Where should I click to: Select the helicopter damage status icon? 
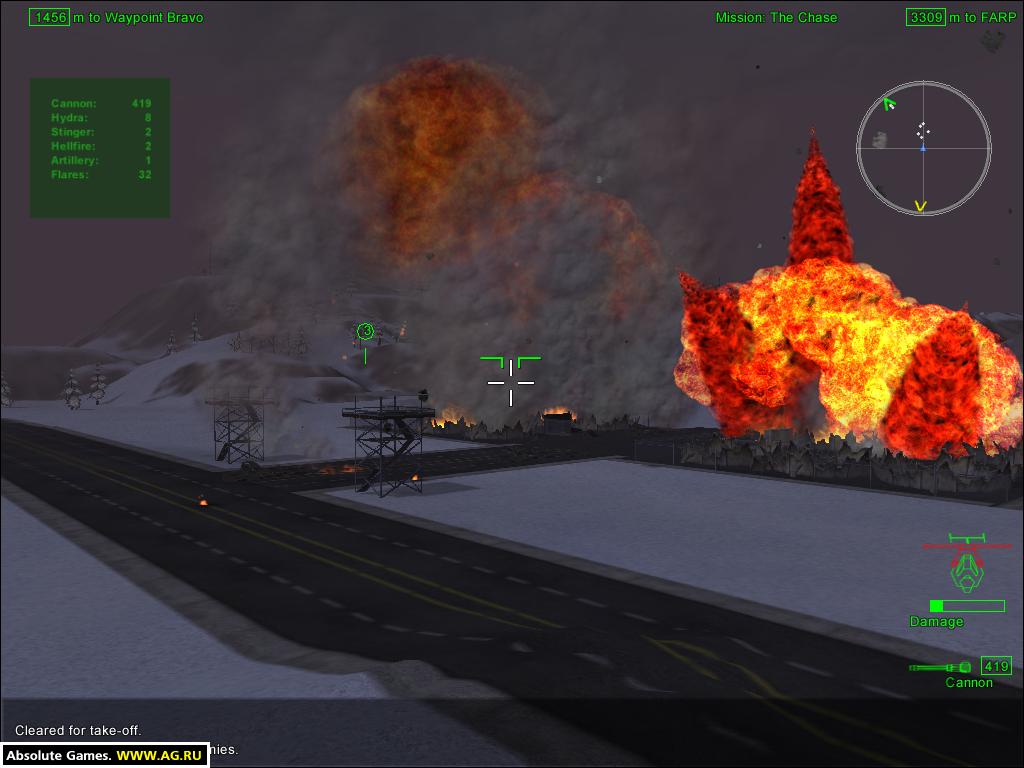966,569
